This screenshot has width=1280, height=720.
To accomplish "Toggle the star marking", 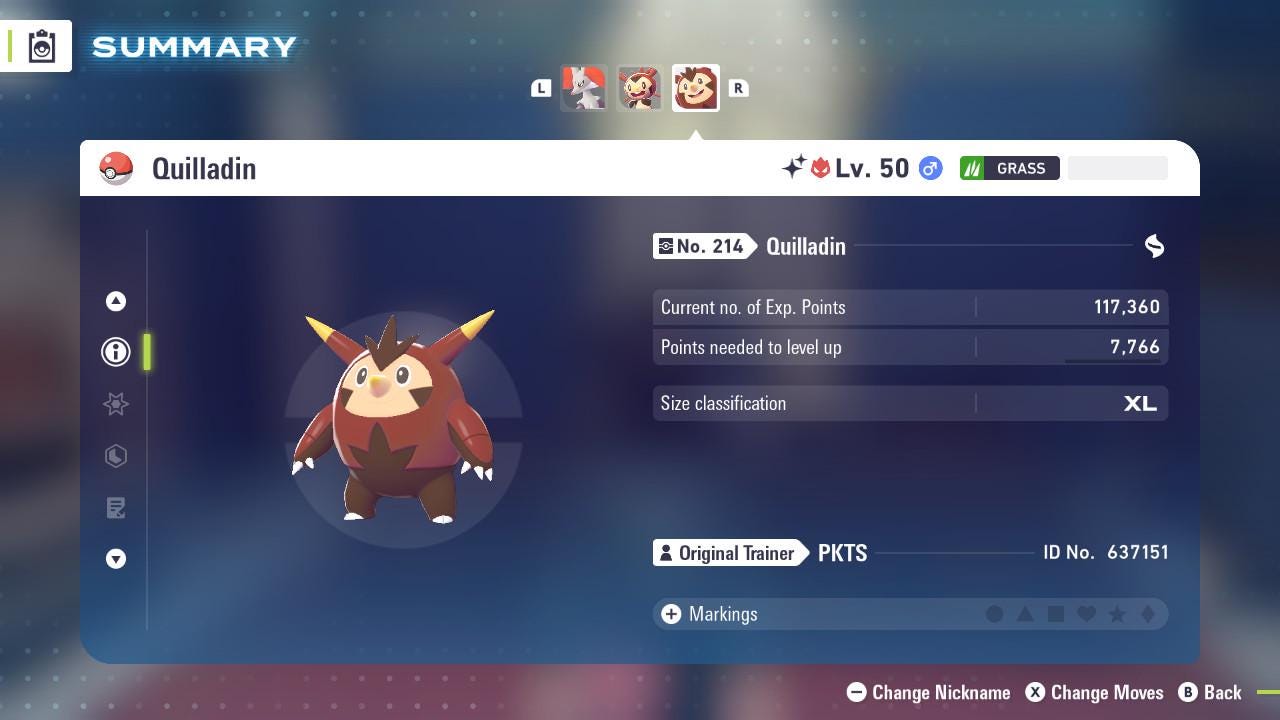I will click(x=1119, y=614).
